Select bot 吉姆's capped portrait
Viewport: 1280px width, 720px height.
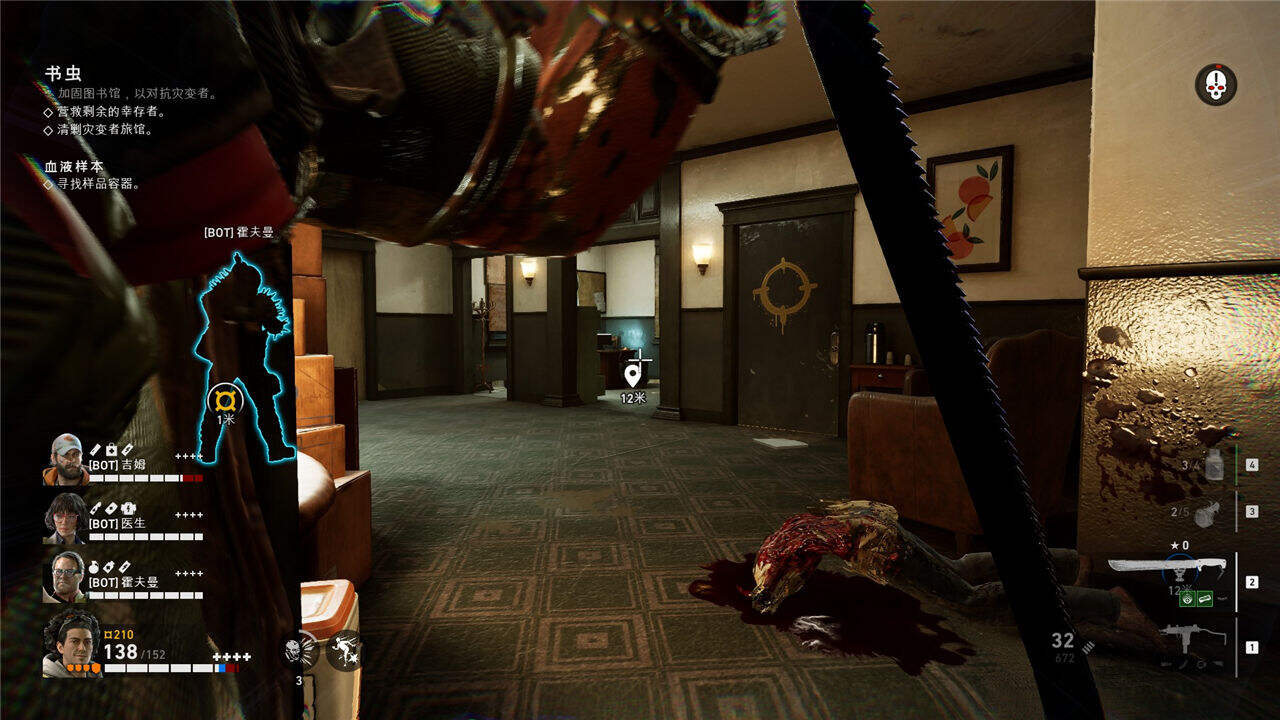point(65,459)
